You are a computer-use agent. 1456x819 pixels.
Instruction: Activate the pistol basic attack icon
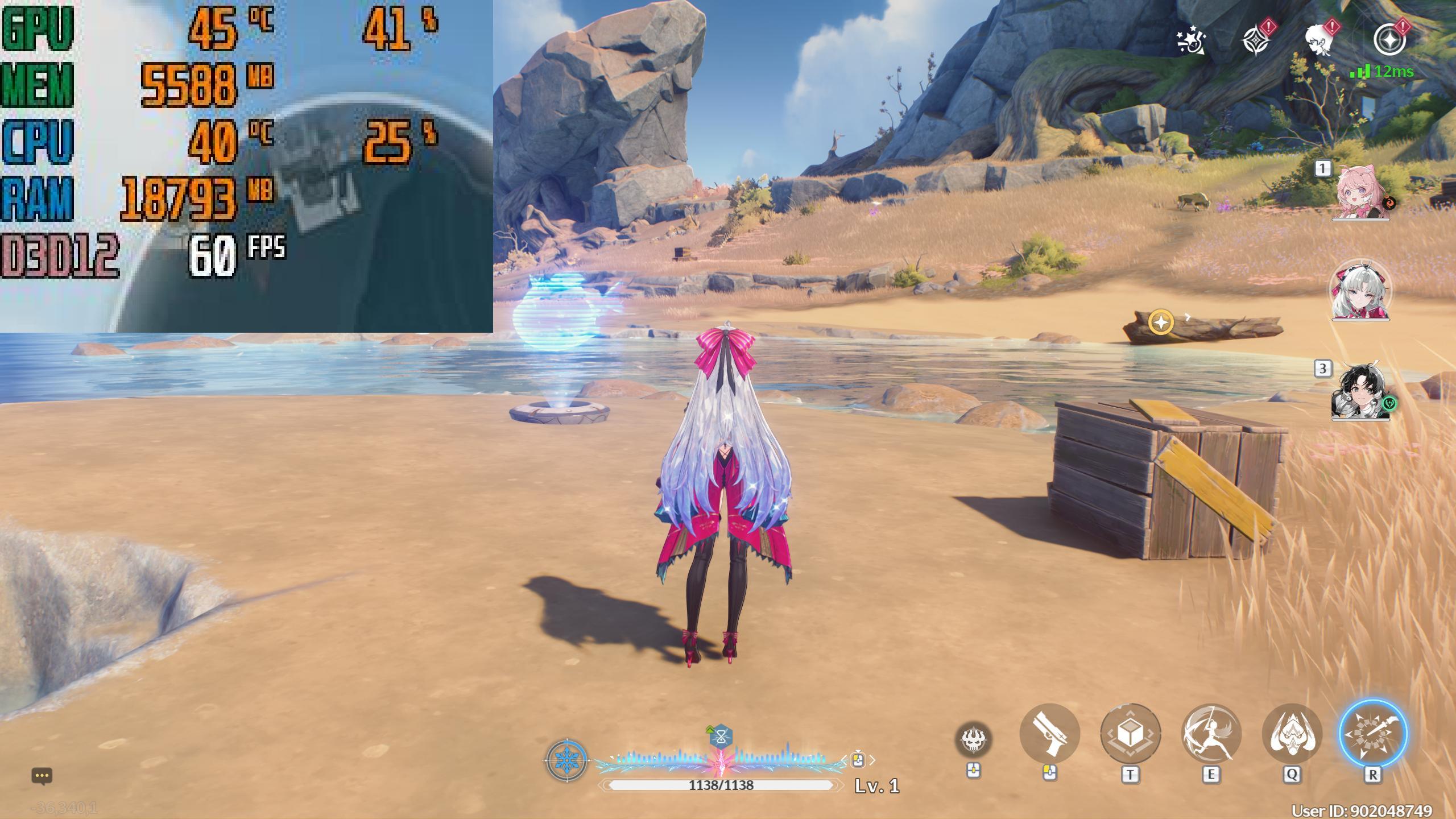click(x=1049, y=734)
